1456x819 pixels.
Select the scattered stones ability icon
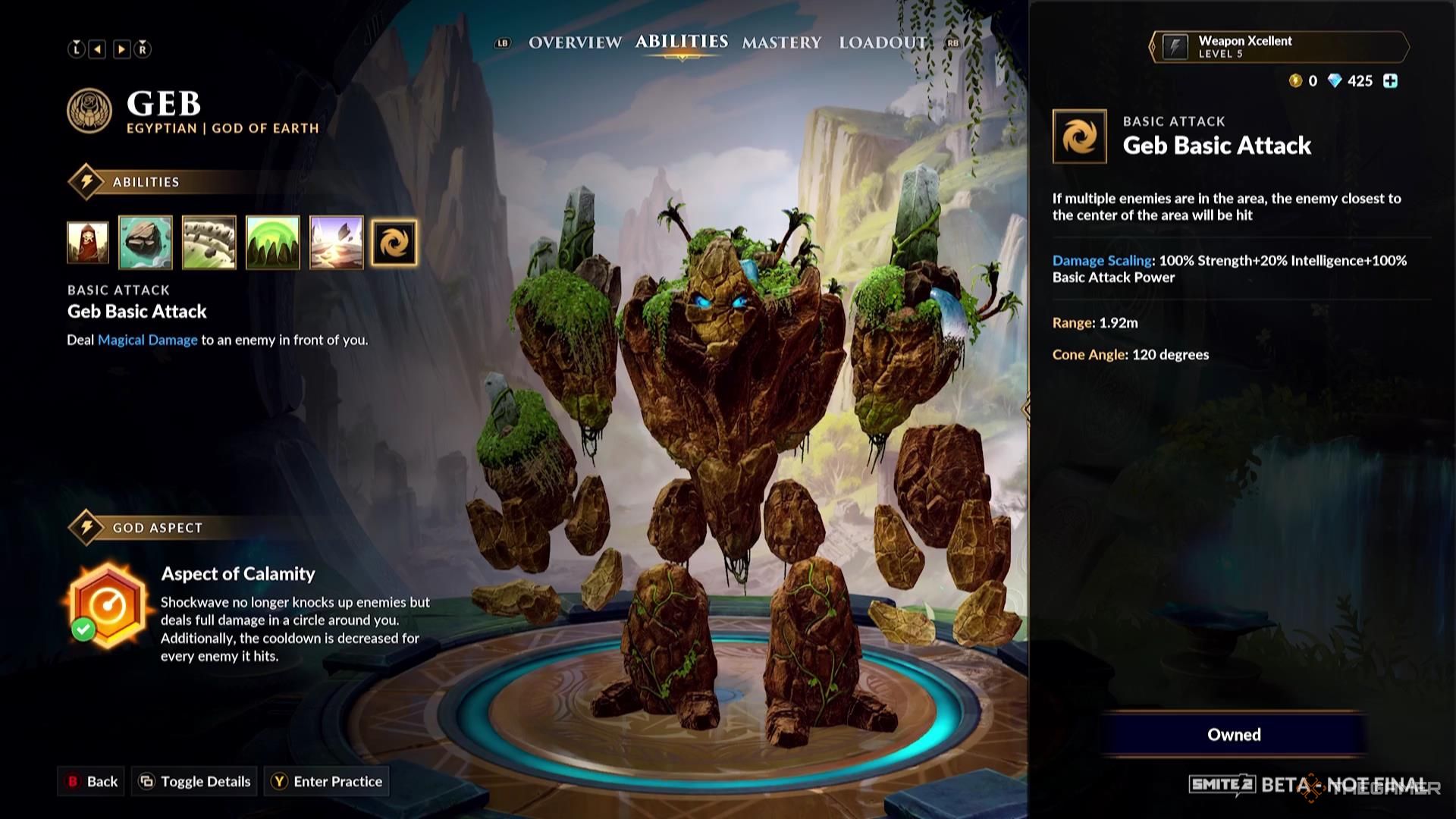pos(209,243)
